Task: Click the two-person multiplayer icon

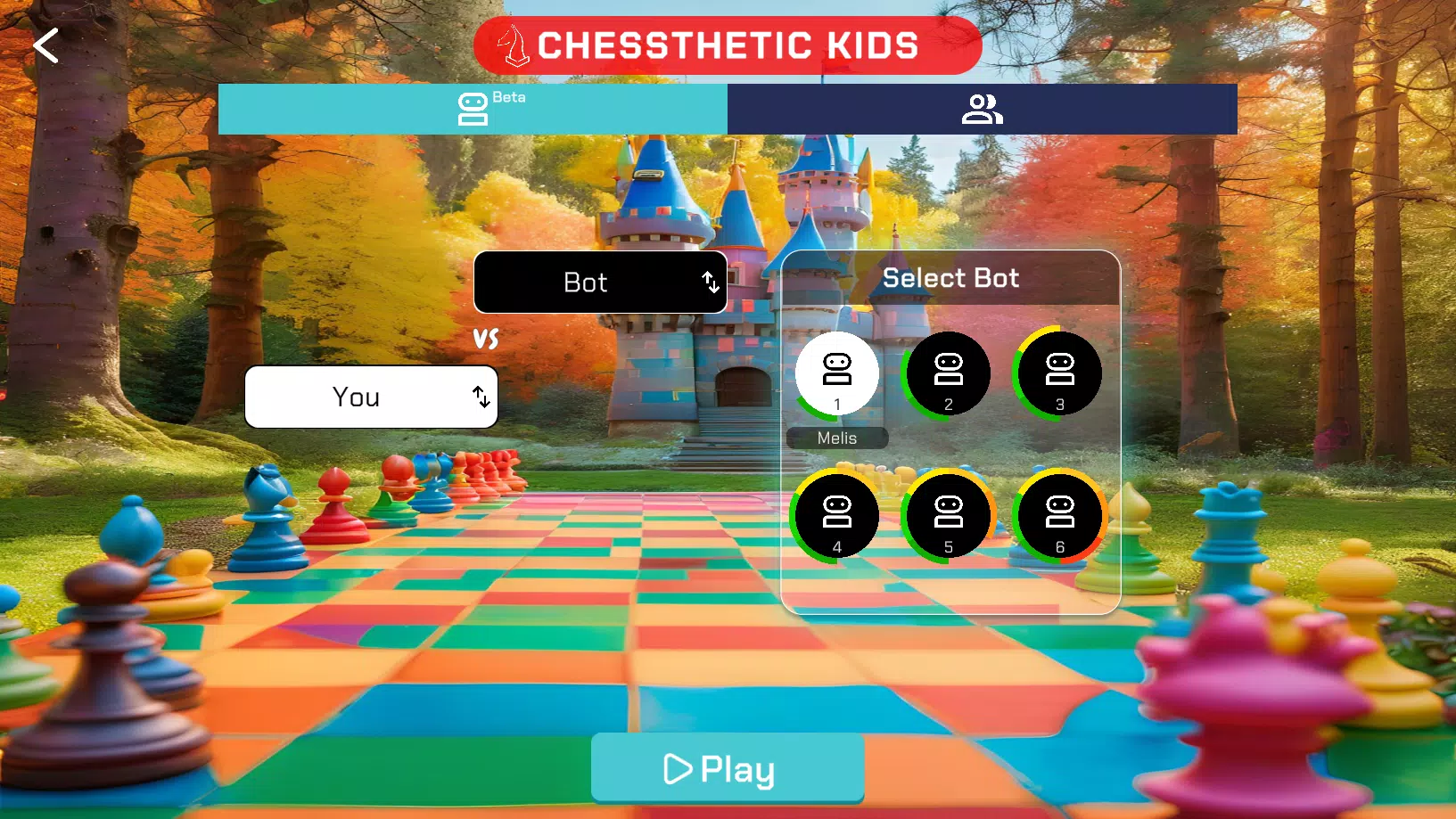Action: 981,109
